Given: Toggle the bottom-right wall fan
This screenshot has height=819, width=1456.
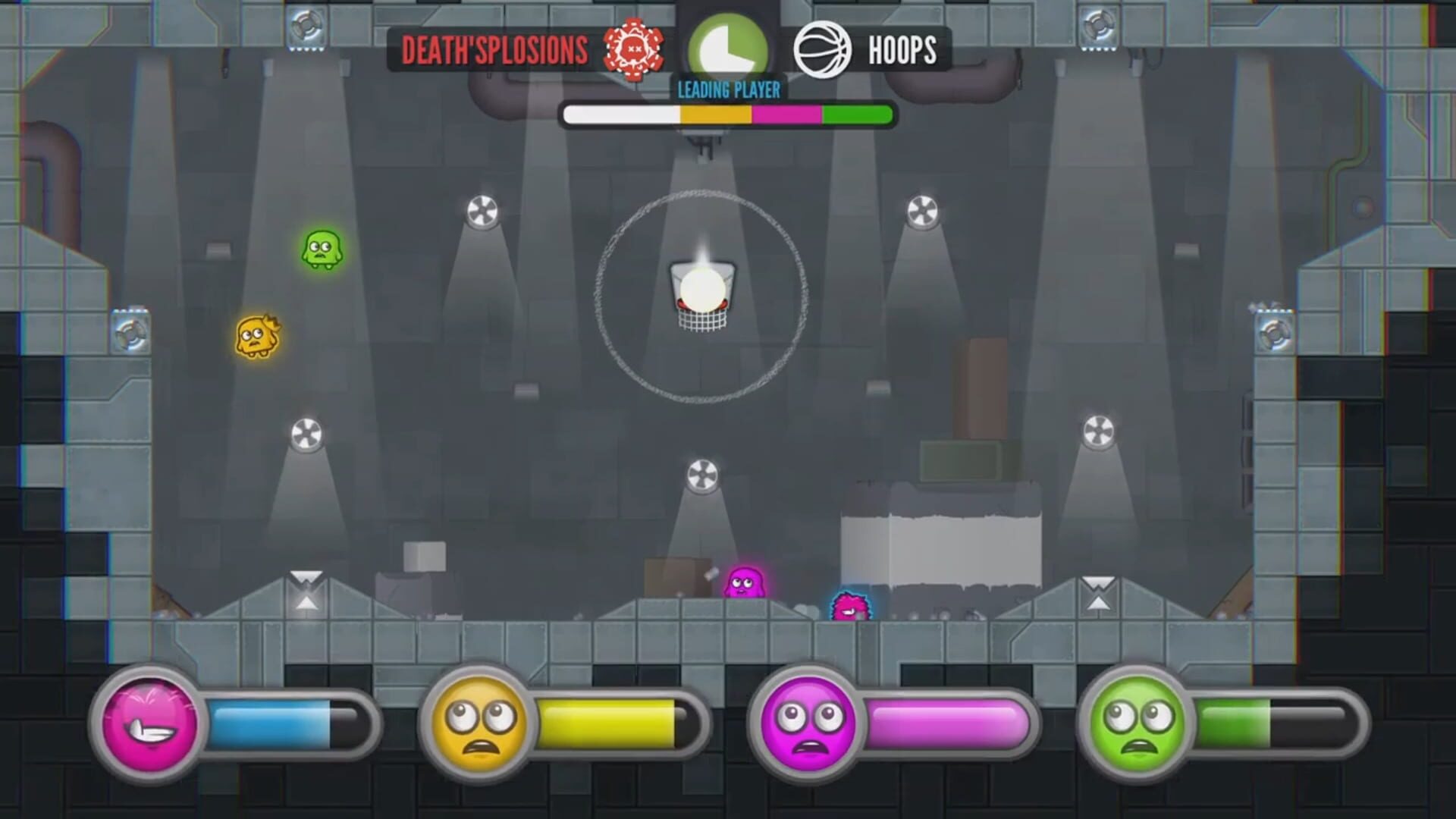Looking at the screenshot, I should (x=1097, y=432).
